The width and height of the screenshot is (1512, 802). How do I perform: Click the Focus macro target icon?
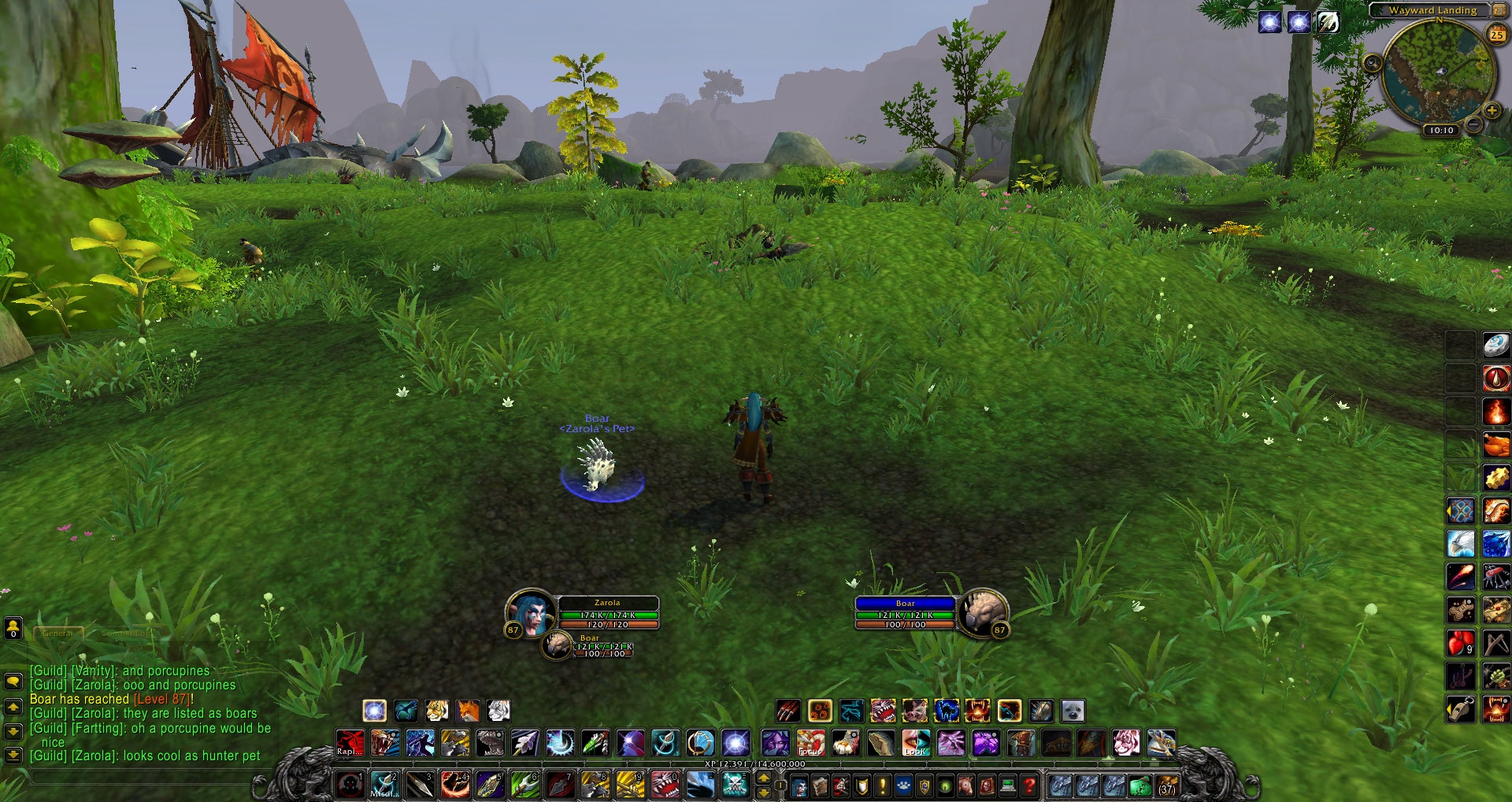tap(810, 742)
